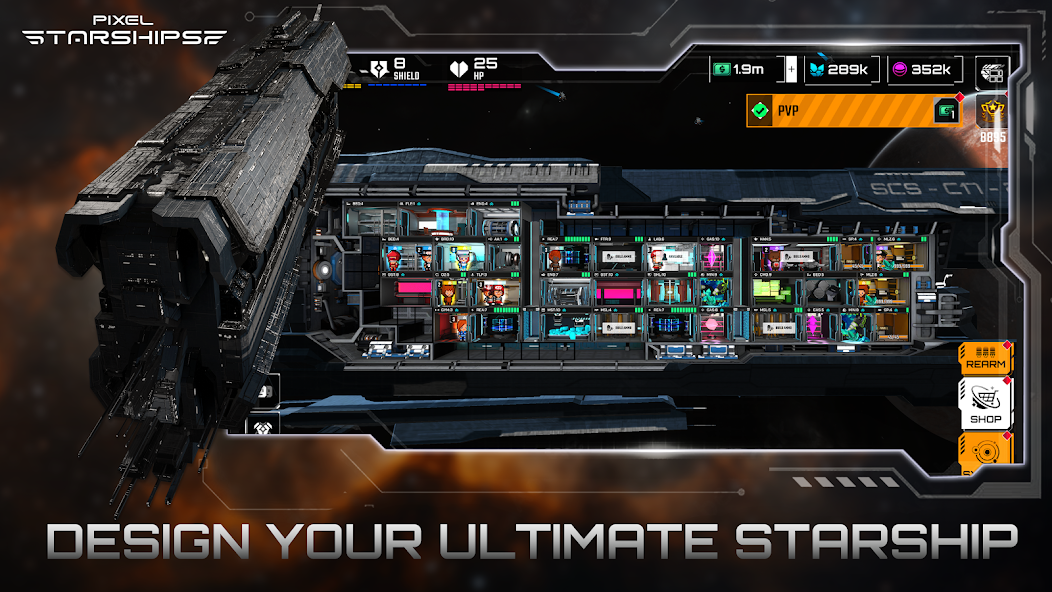Viewport: 1052px width, 592px height.
Task: Collect the cash reward on the PVP banner
Action: click(945, 111)
